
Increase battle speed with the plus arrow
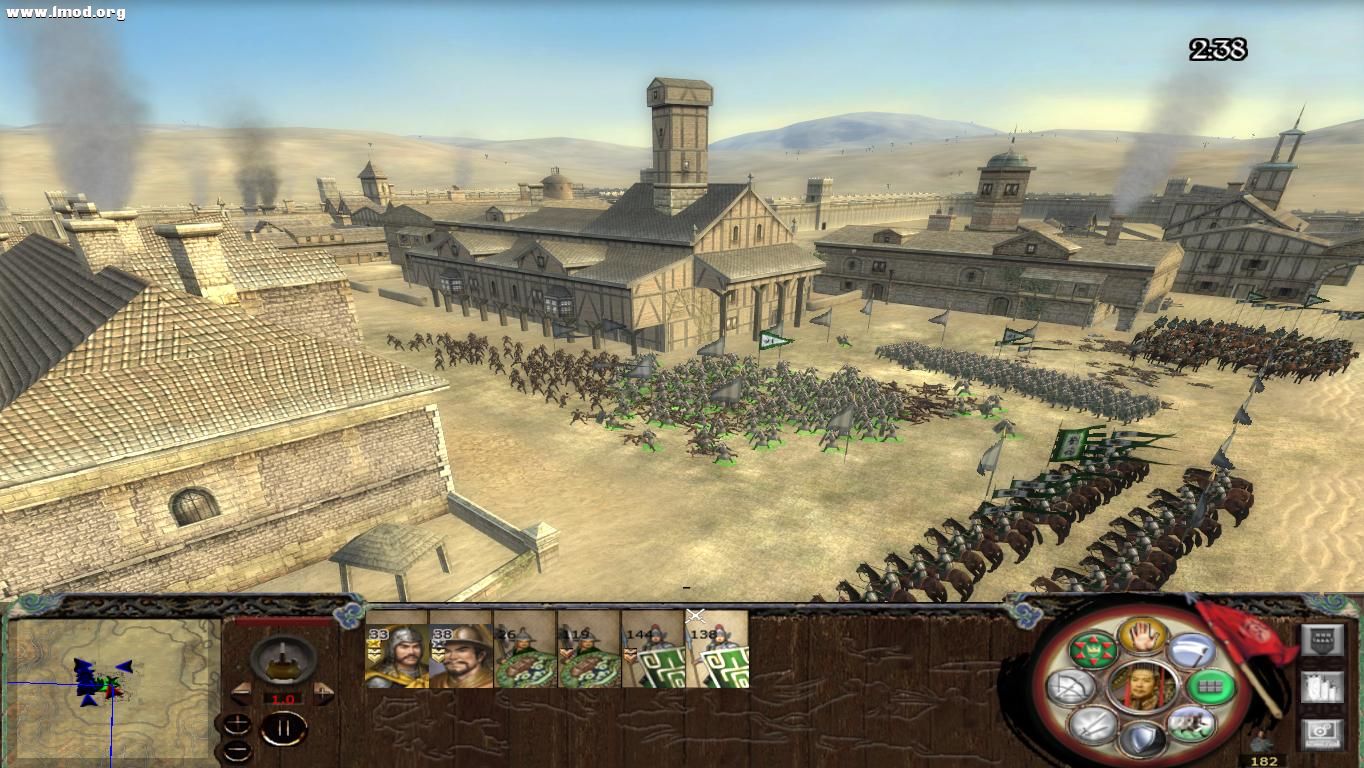[x=322, y=693]
